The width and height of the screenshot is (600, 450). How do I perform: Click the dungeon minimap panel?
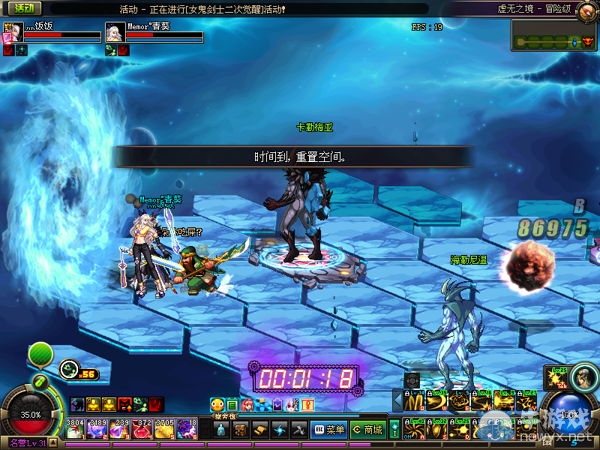[554, 35]
